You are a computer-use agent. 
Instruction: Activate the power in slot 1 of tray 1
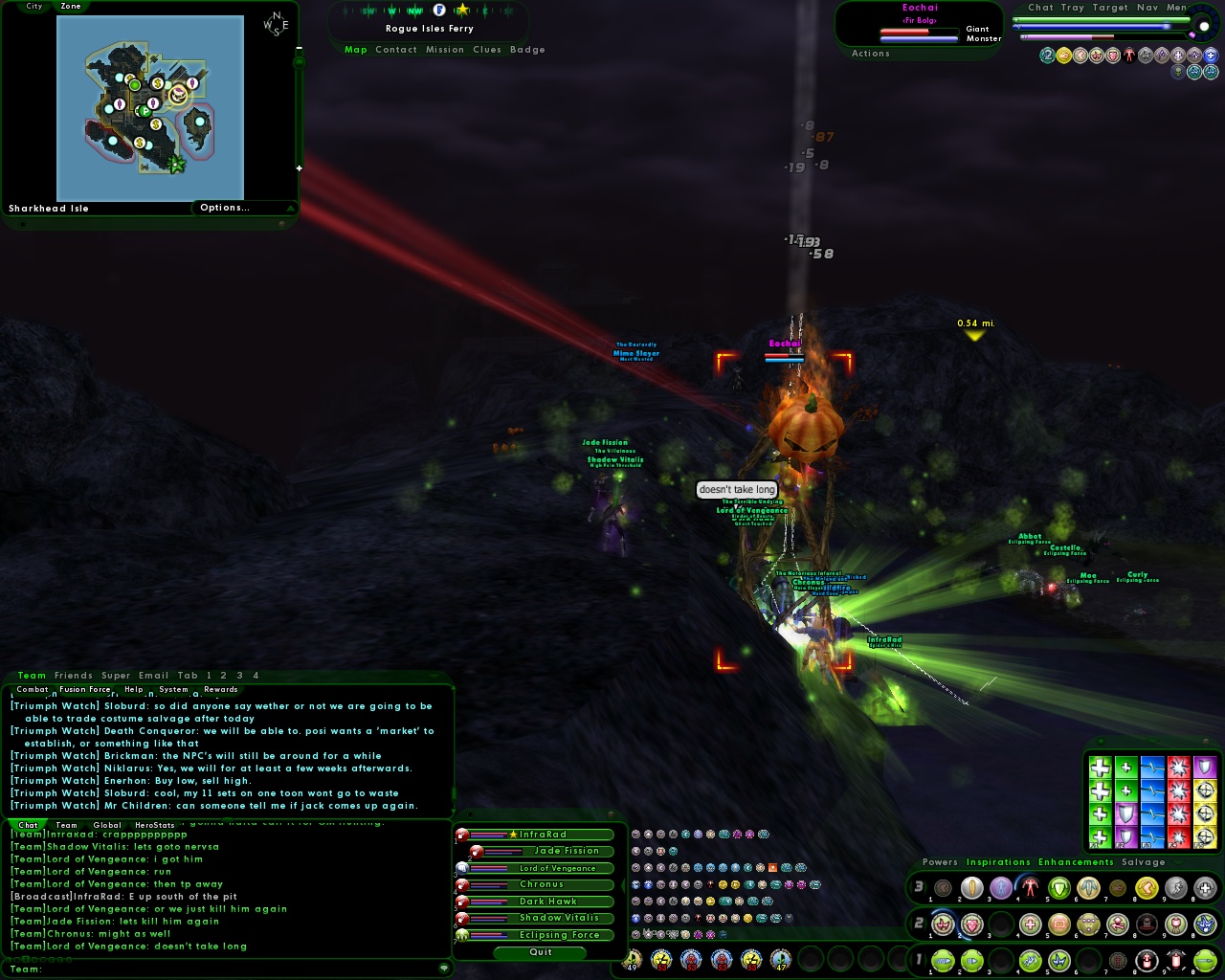click(x=943, y=960)
